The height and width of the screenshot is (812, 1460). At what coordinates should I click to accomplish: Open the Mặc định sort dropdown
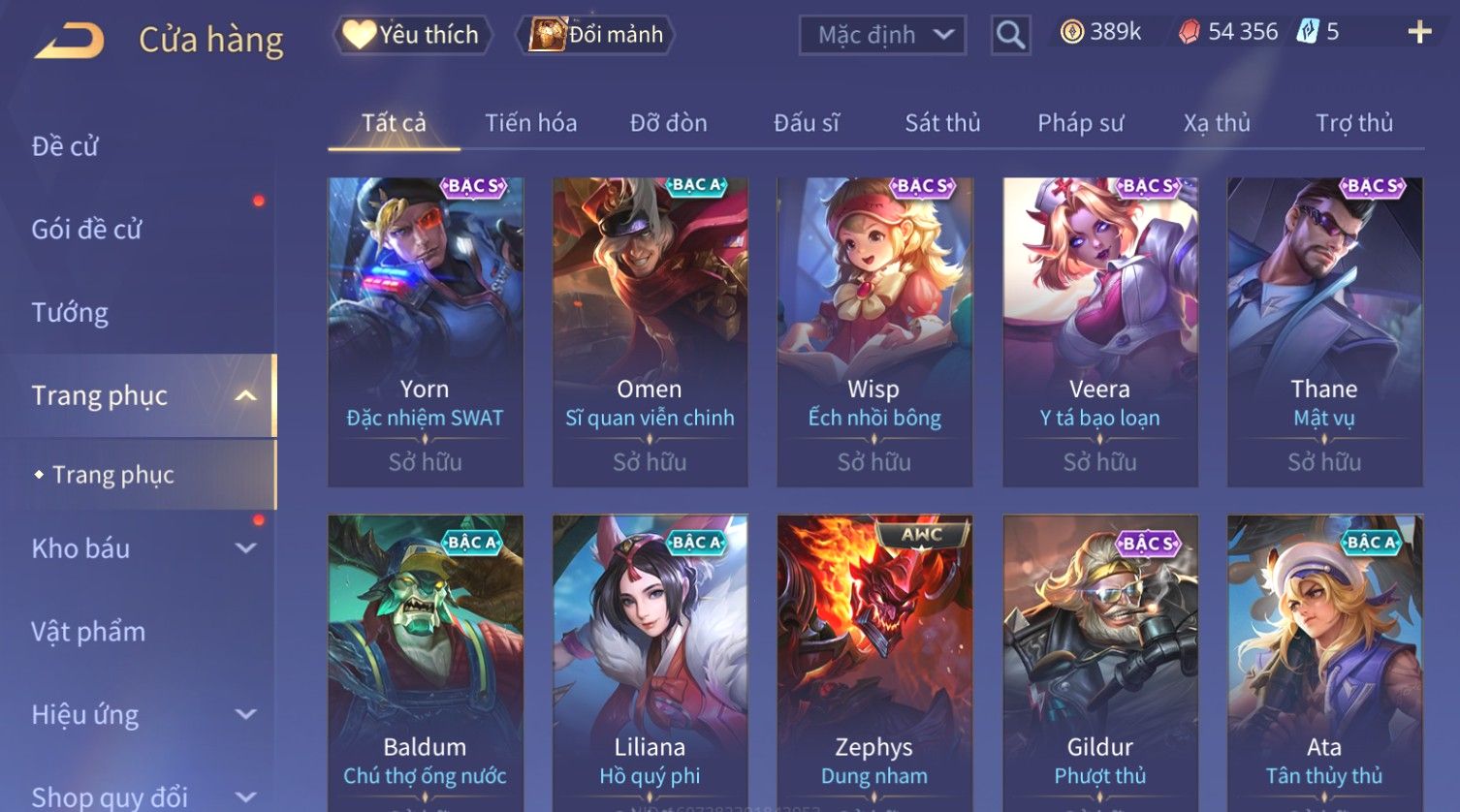[x=882, y=35]
